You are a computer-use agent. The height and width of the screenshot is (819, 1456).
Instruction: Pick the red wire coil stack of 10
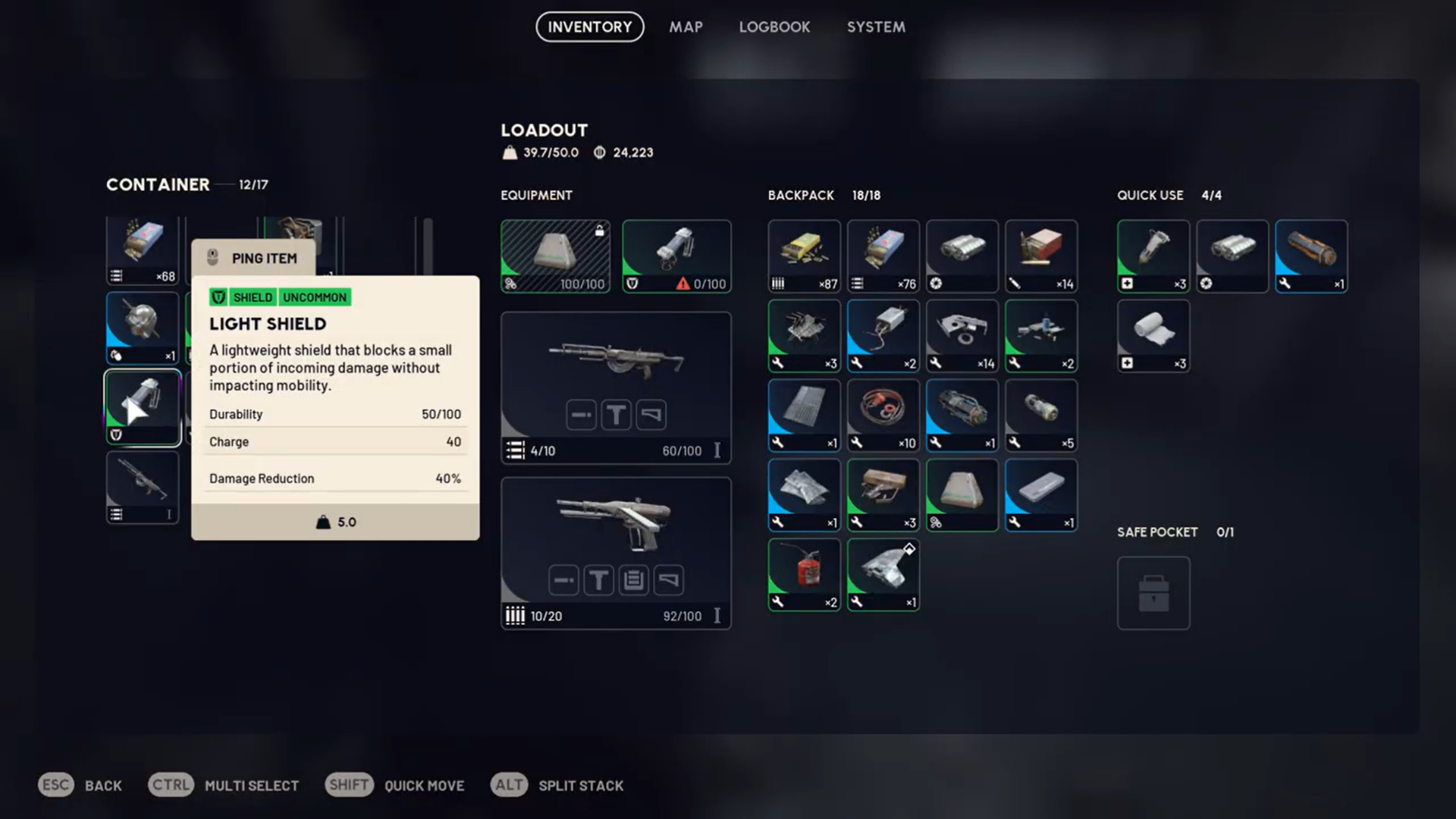pos(883,415)
